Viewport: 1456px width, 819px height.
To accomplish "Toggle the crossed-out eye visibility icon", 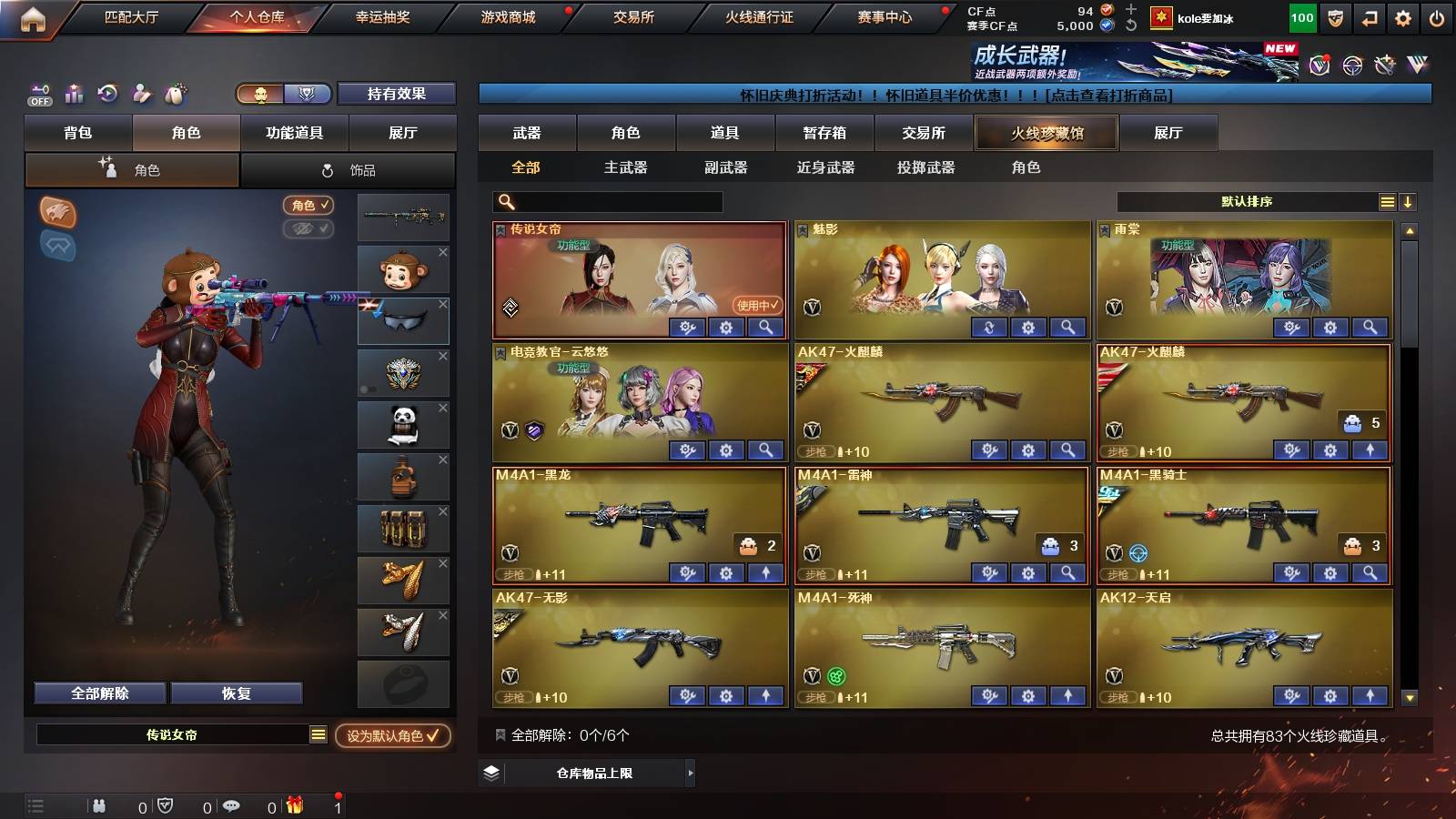I will pyautogui.click(x=308, y=229).
